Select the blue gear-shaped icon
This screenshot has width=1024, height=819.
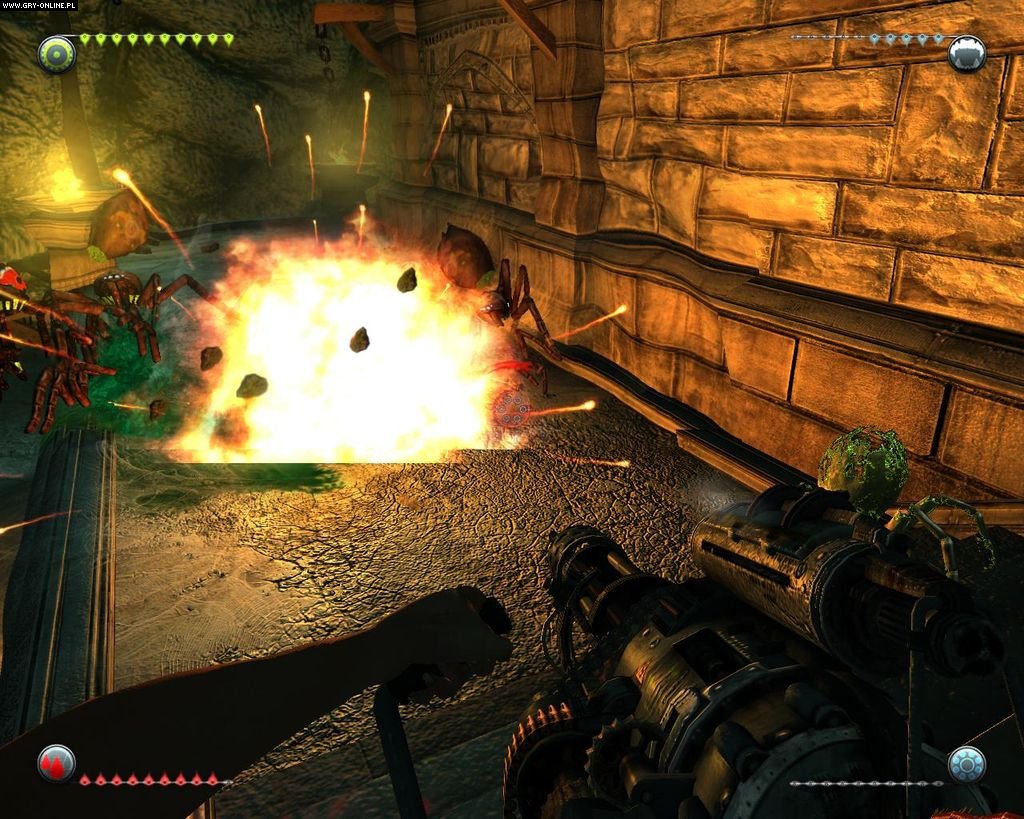[x=966, y=764]
